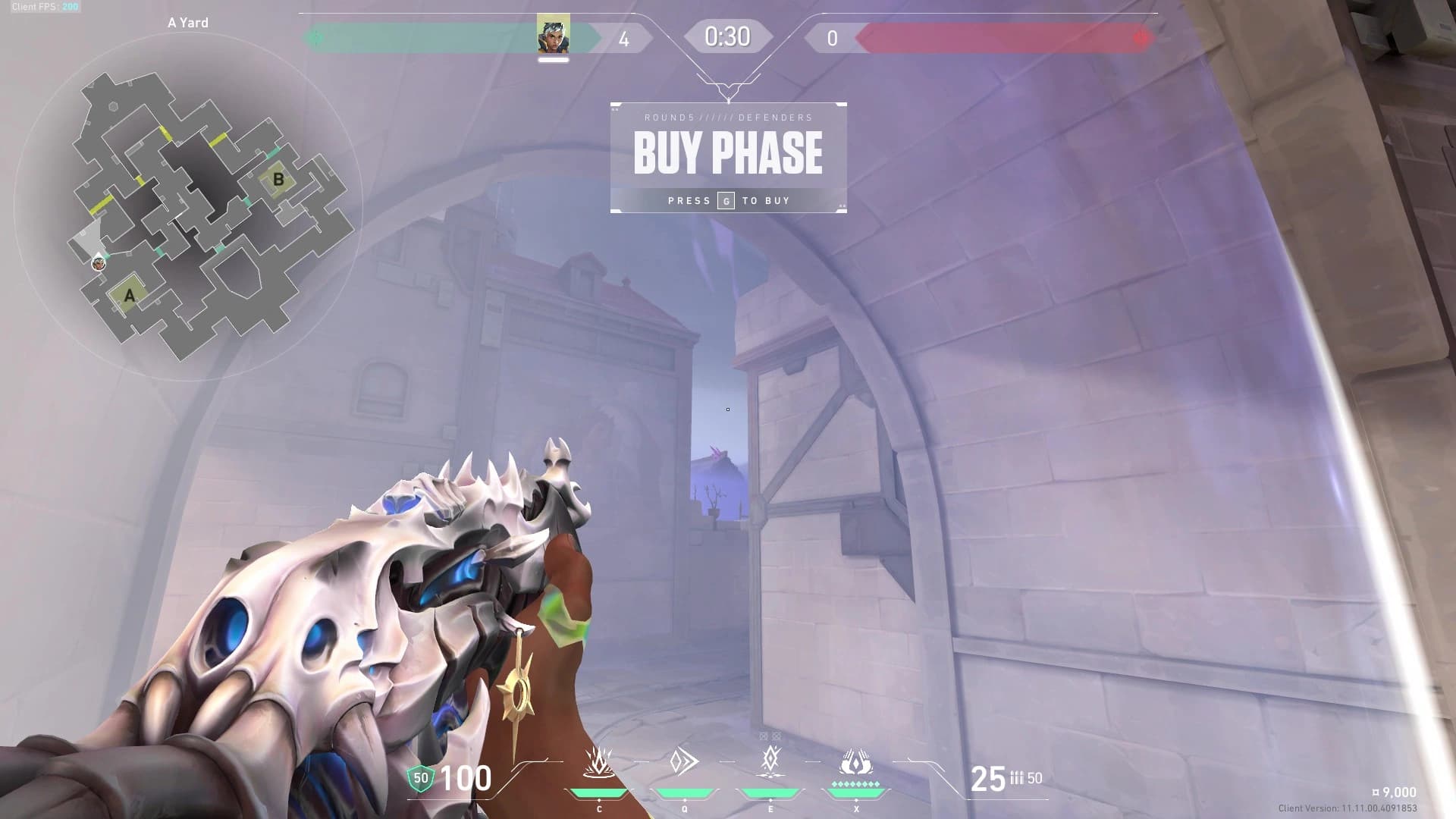1456x819 pixels.
Task: Activate the forward-arrow diamond ability icon
Action: [684, 761]
